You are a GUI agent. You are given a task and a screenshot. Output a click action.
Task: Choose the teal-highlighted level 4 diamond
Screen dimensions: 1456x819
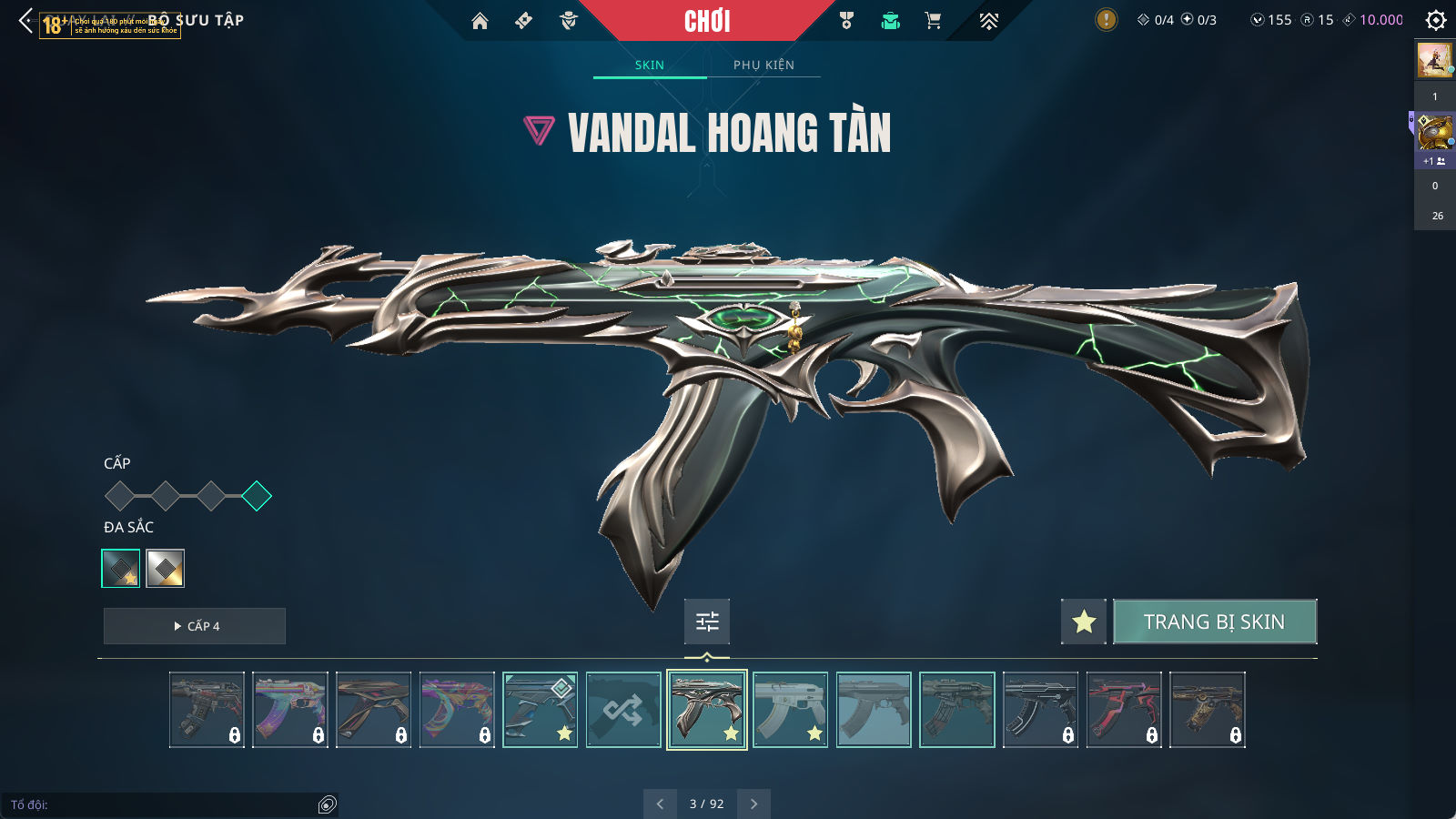click(257, 496)
